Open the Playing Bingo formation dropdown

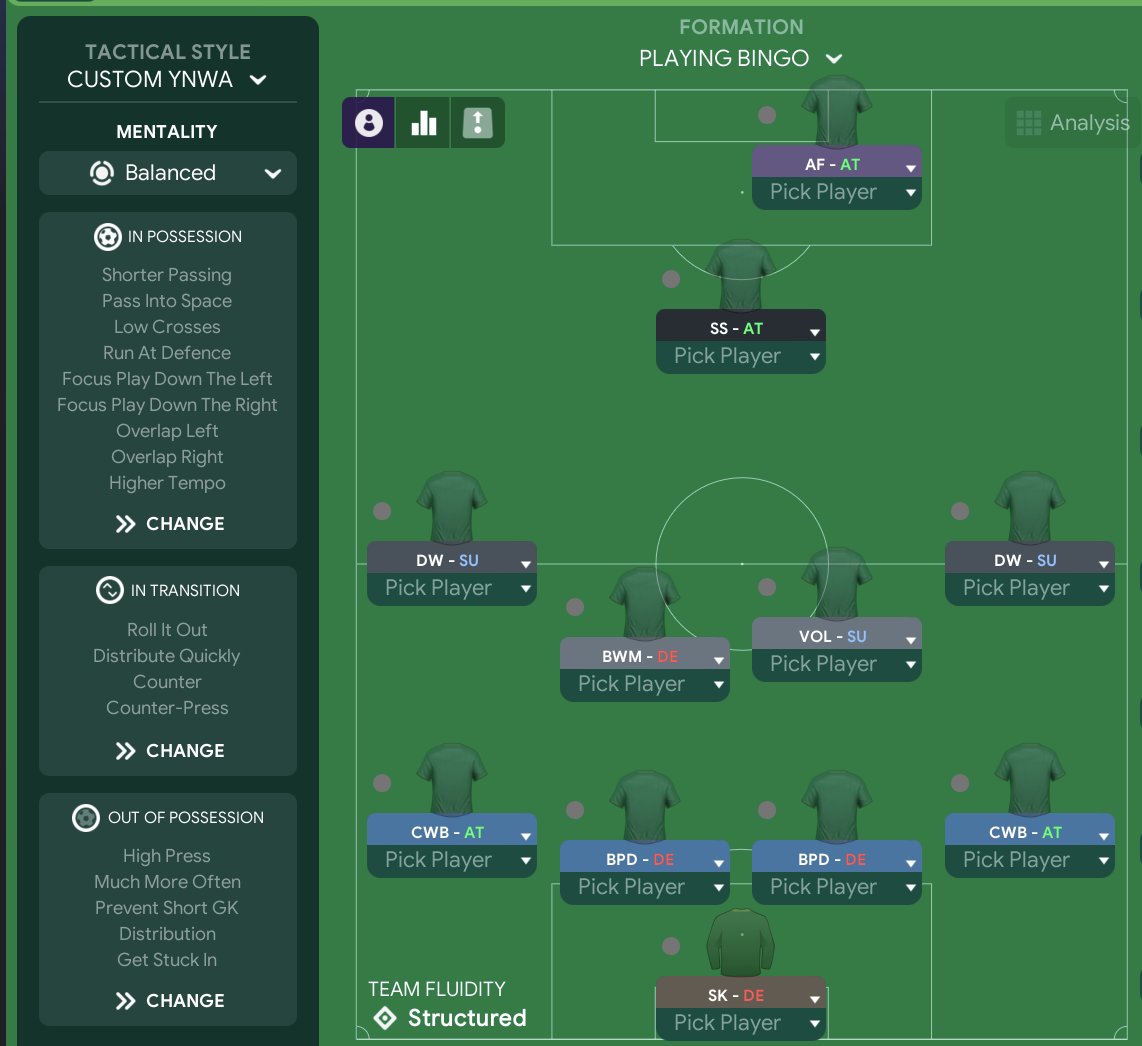(x=740, y=59)
